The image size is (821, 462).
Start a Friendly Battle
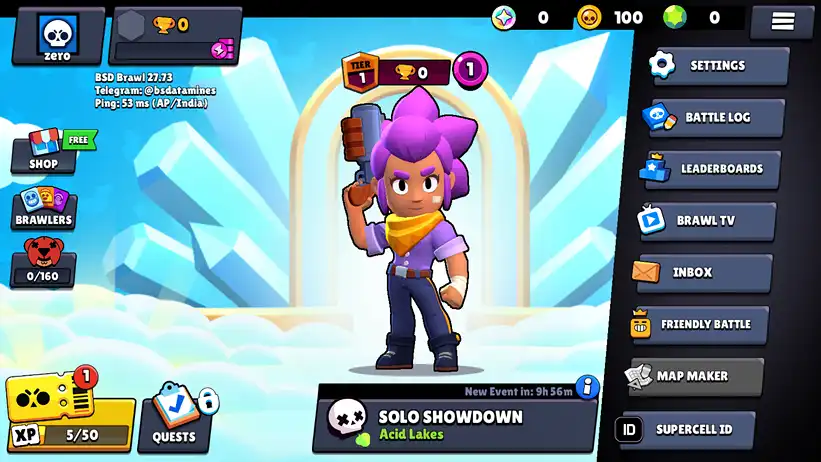698,324
